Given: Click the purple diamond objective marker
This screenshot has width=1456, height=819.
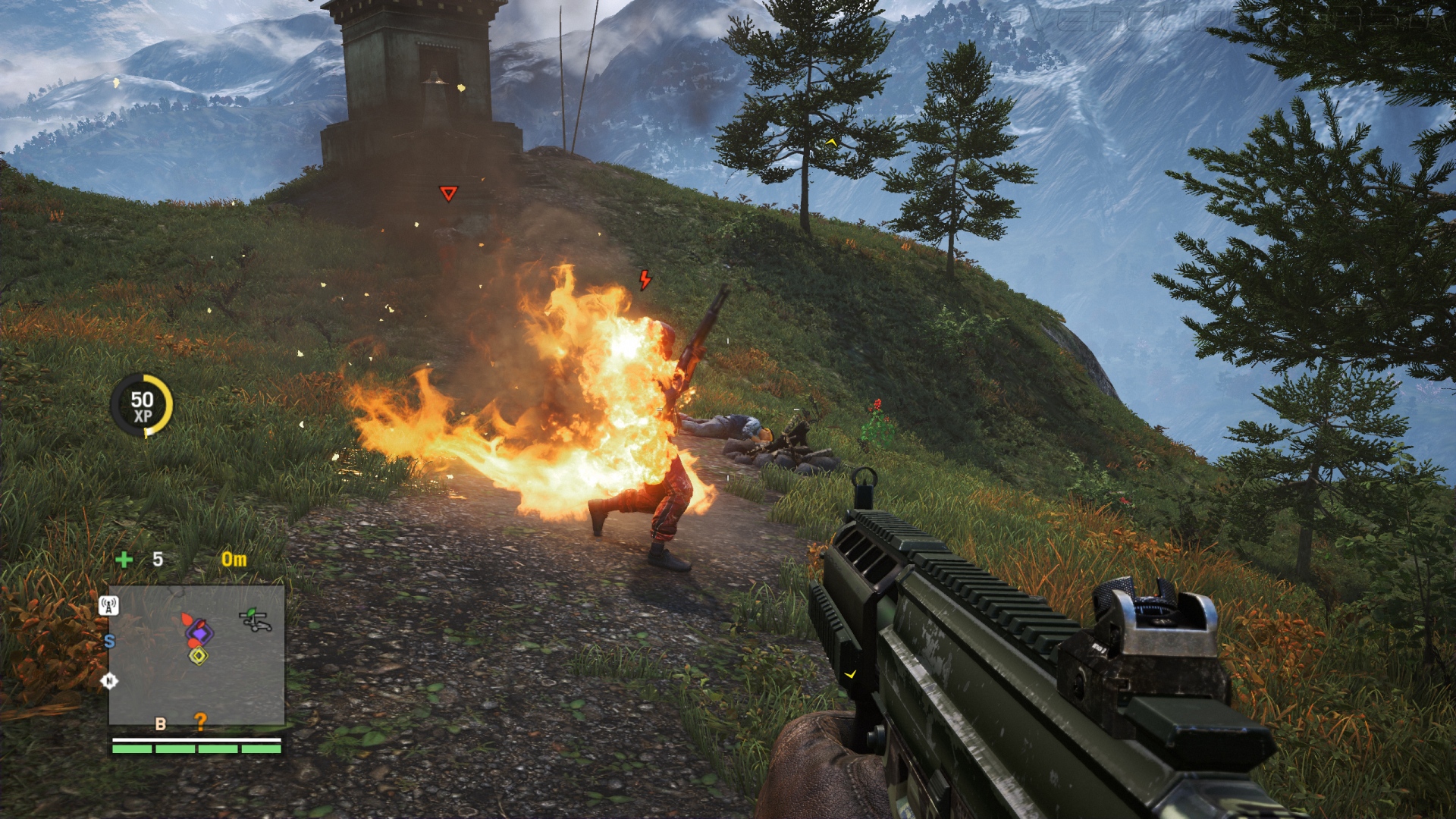Looking at the screenshot, I should (199, 631).
